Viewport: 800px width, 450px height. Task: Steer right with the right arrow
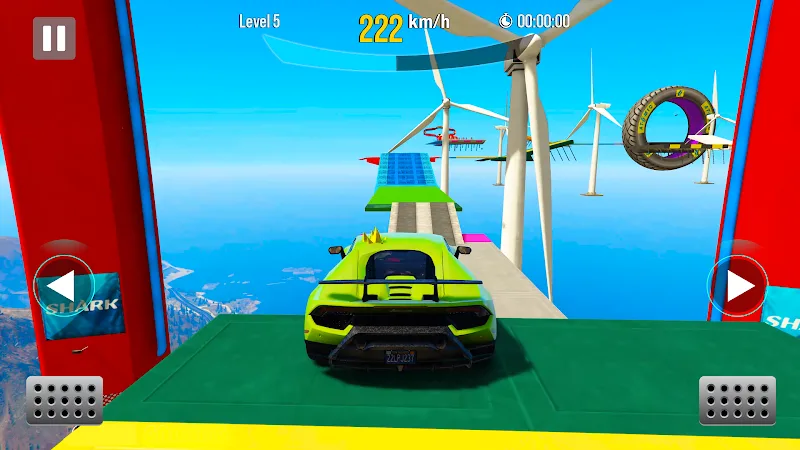[x=738, y=287]
